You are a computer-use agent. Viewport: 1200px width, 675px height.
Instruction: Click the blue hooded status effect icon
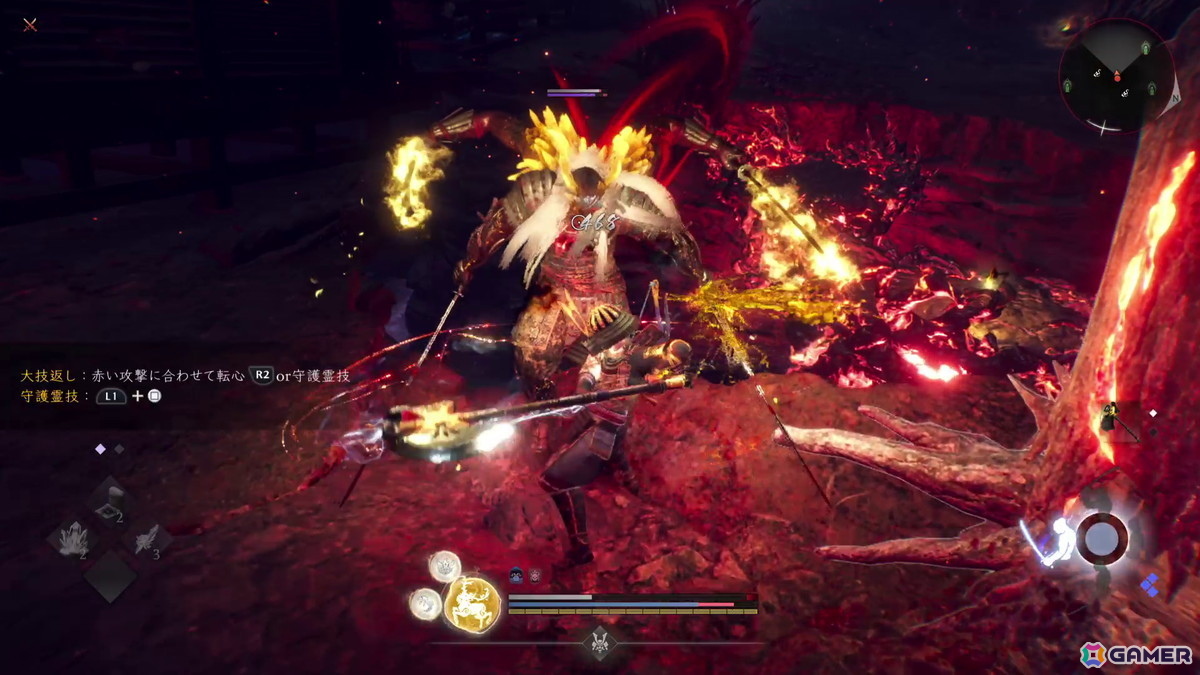pyautogui.click(x=517, y=575)
